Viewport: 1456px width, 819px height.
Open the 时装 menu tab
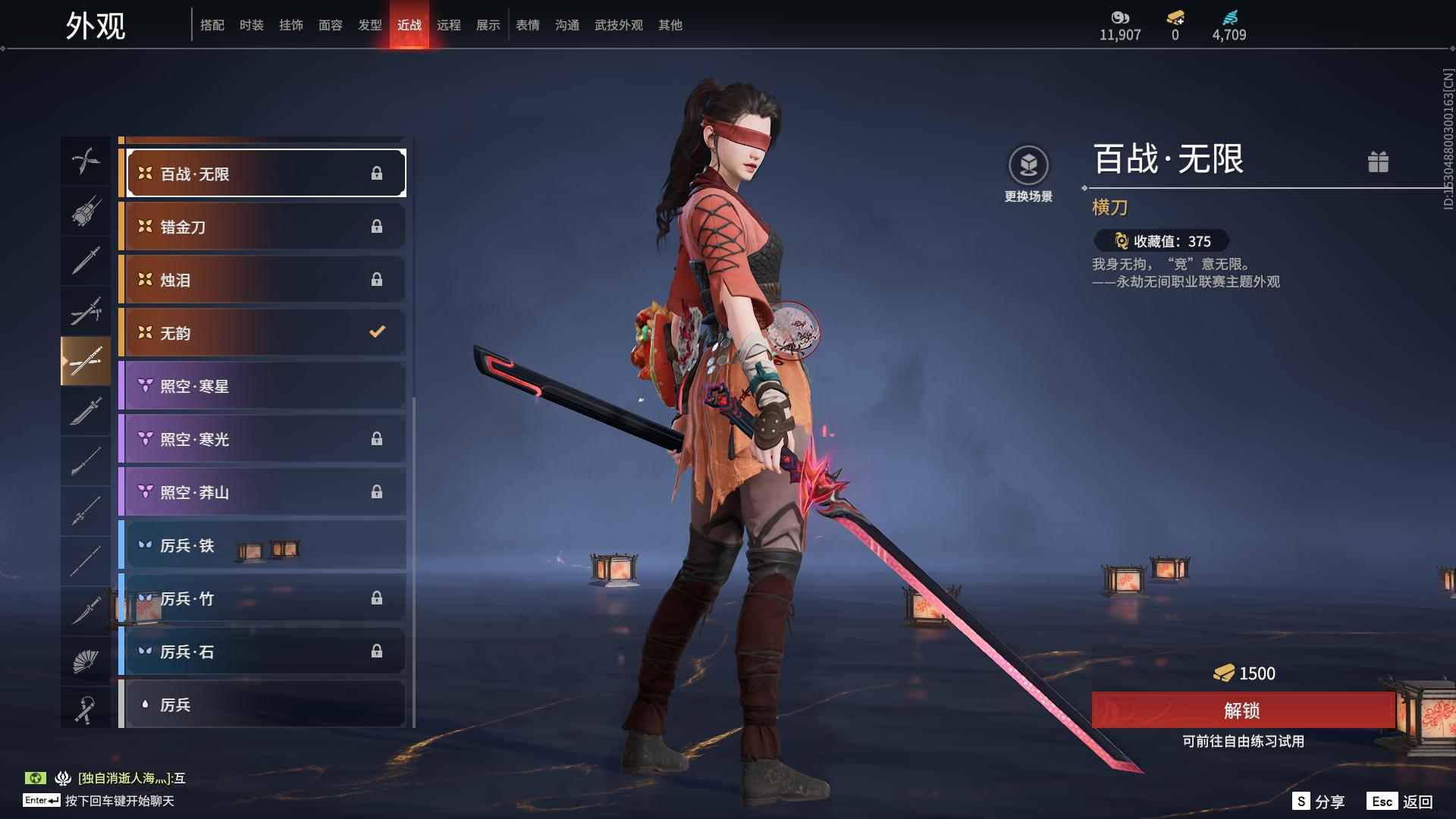(x=252, y=25)
